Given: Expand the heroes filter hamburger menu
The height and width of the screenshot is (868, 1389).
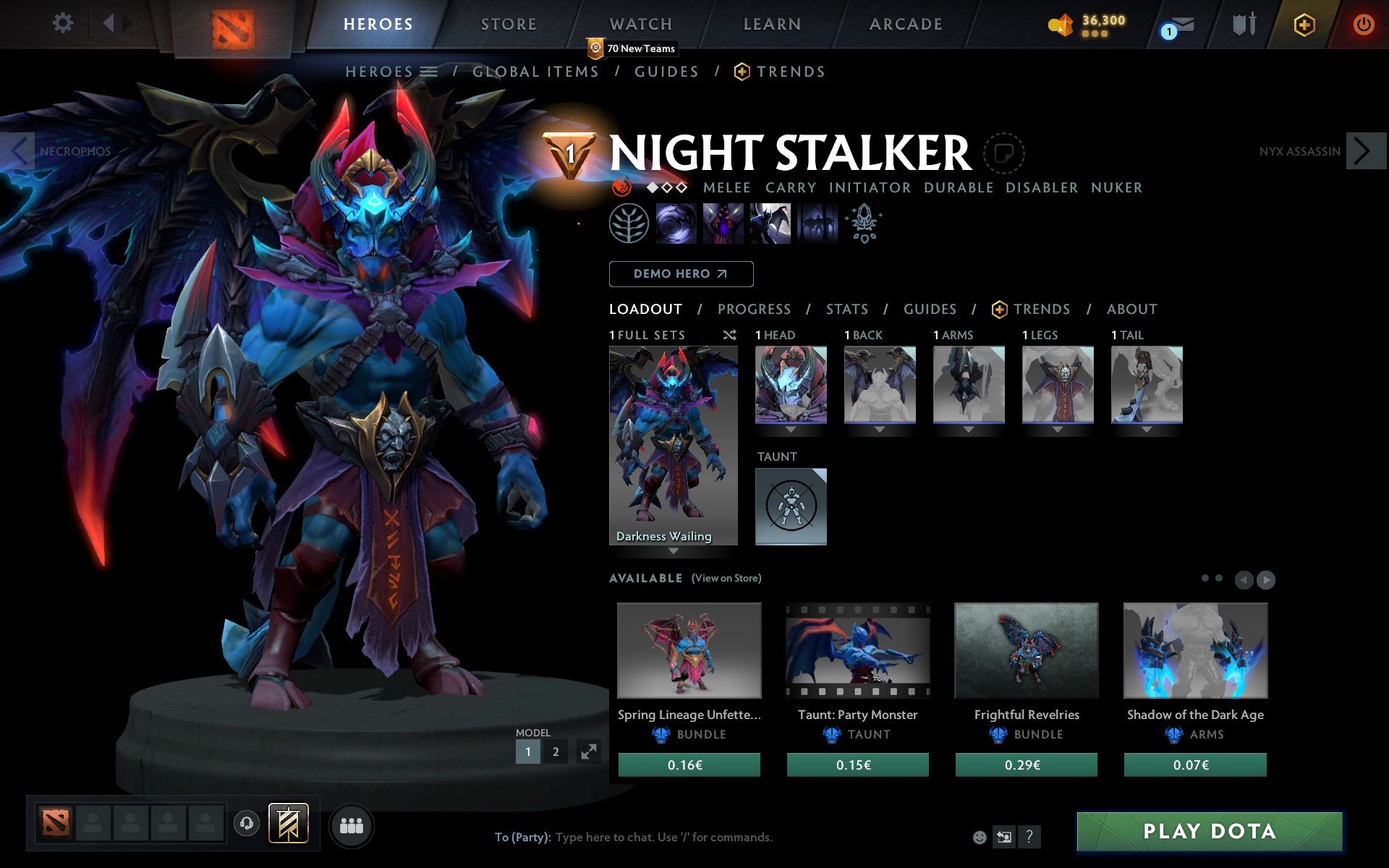Looking at the screenshot, I should 428,71.
